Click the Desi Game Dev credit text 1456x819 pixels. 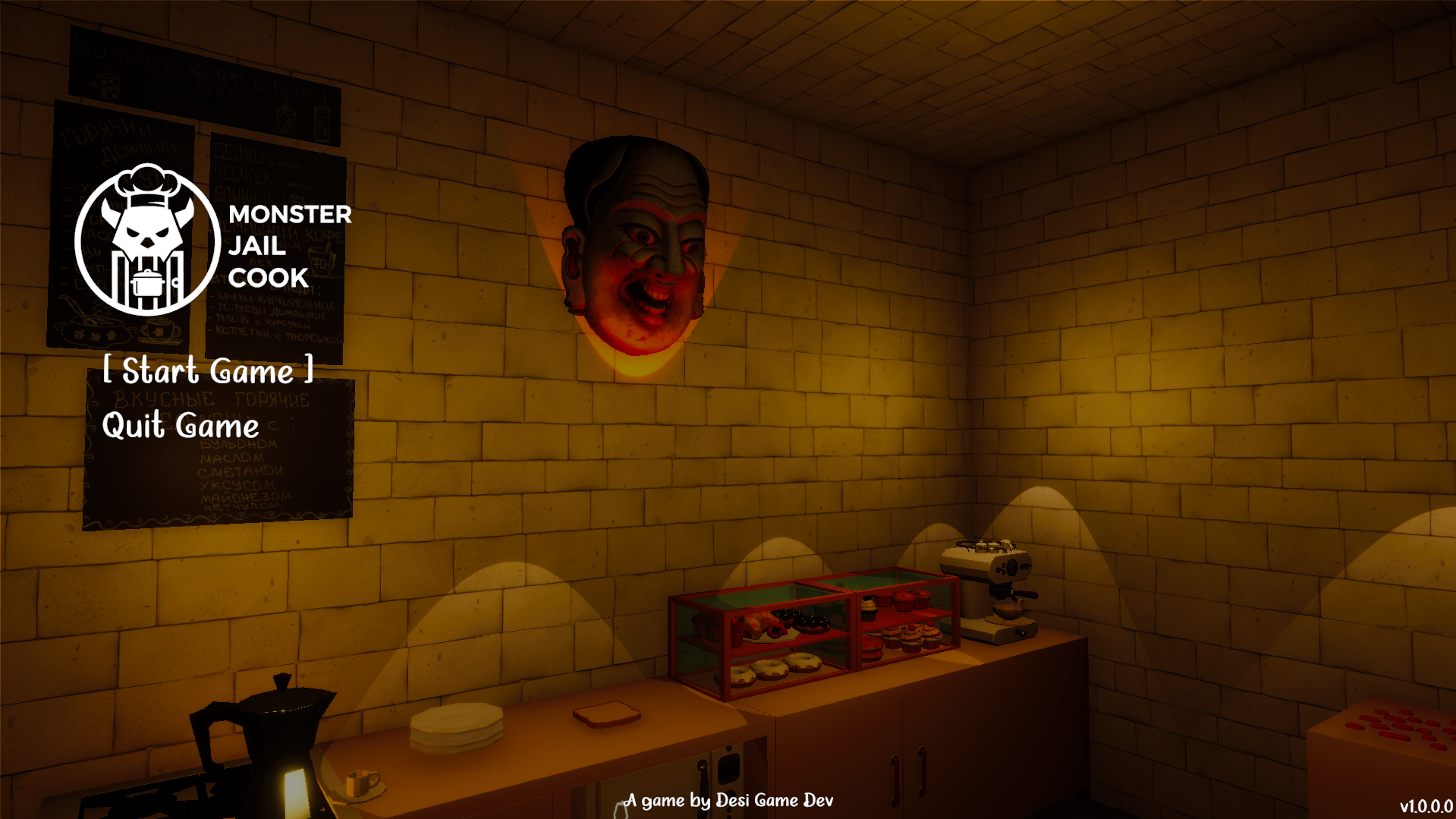(x=728, y=800)
